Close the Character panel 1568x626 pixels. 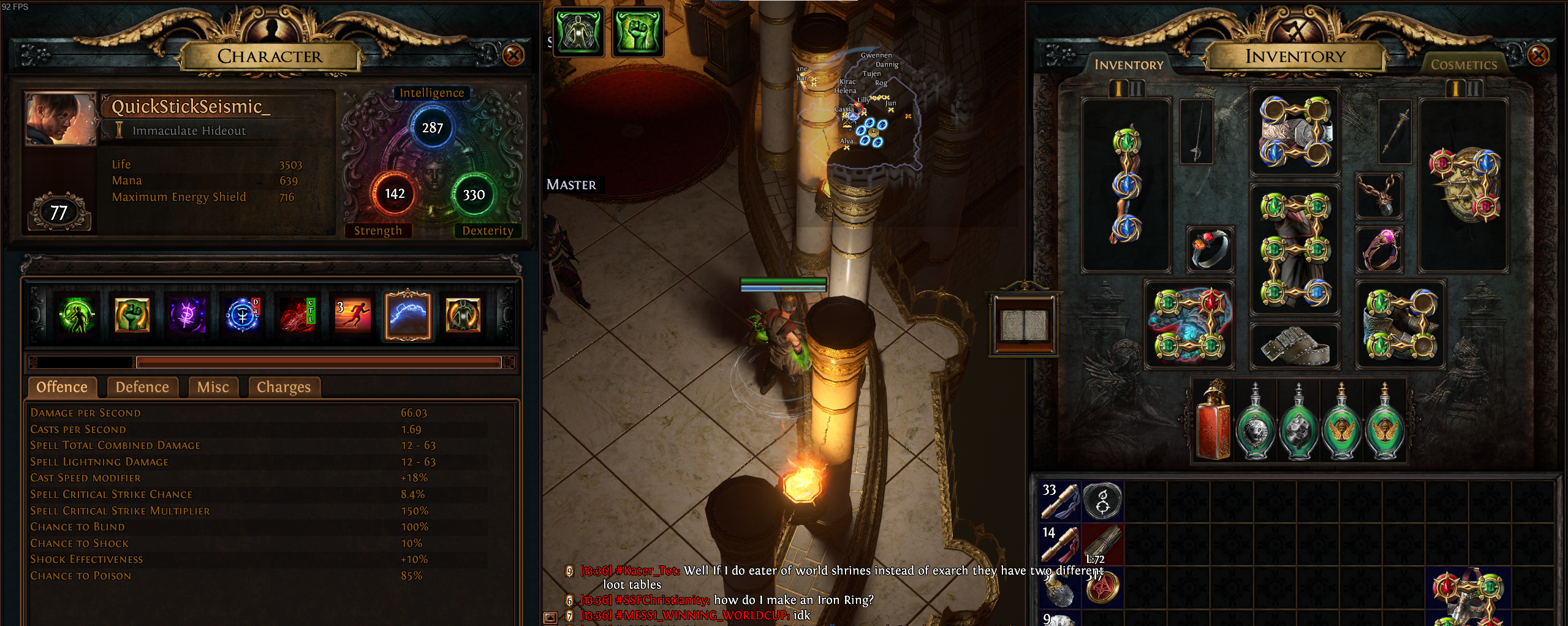tap(513, 56)
